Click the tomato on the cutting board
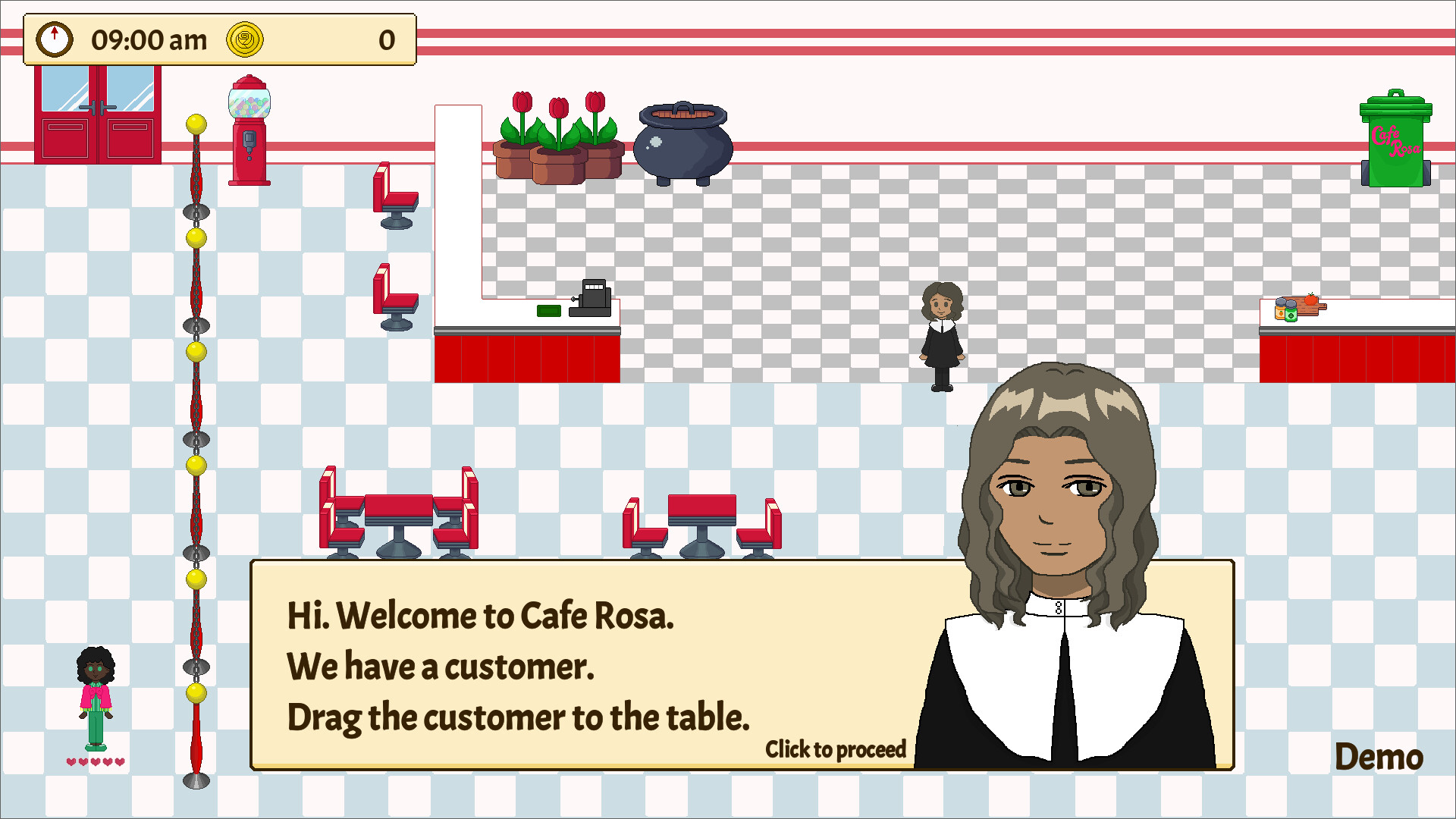The height and width of the screenshot is (819, 1456). pyautogui.click(x=1311, y=300)
